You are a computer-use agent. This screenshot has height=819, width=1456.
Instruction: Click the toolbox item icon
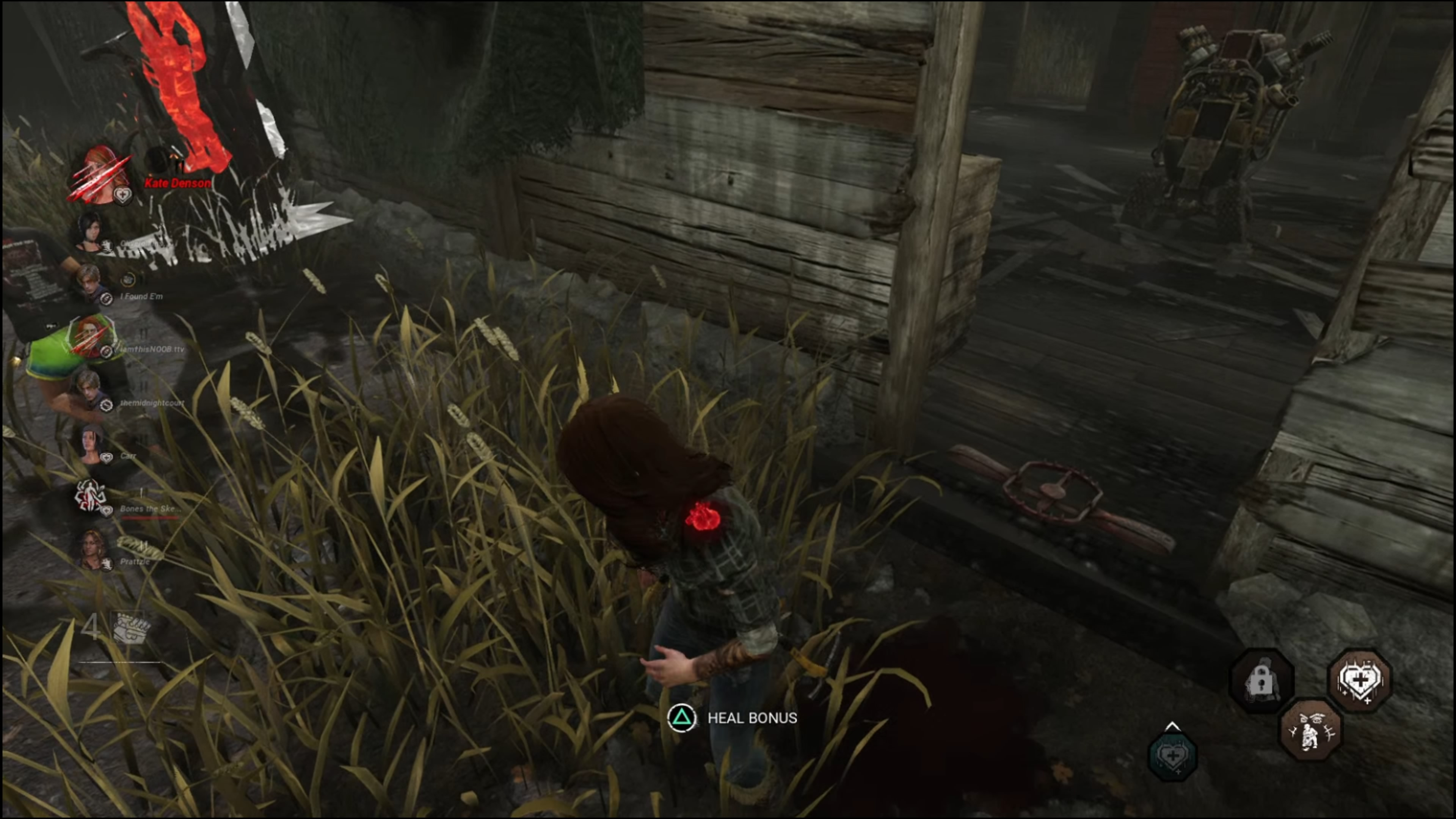tap(129, 628)
